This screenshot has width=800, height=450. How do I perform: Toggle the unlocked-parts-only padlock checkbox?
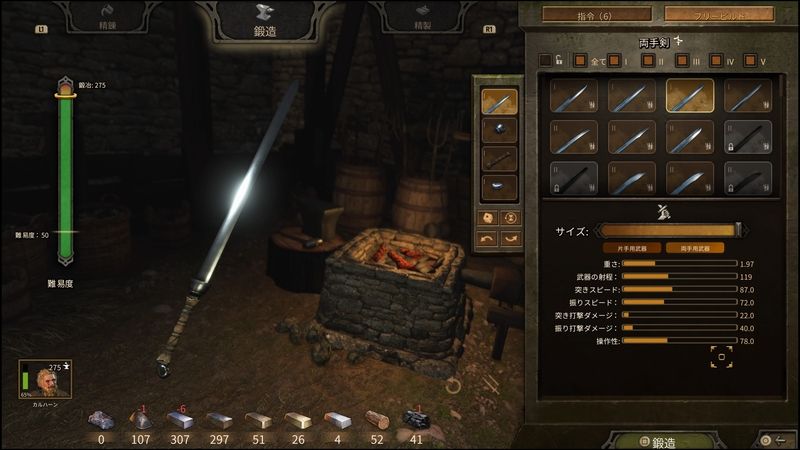tap(545, 60)
